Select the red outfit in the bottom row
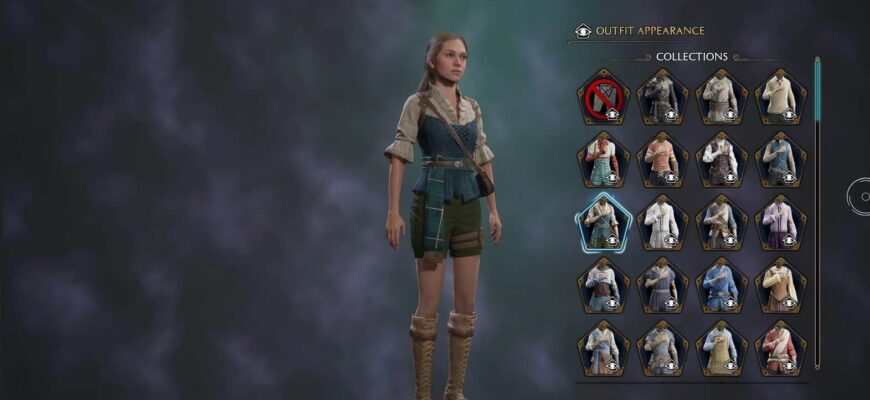This screenshot has width=870, height=400. pyautogui.click(x=780, y=347)
